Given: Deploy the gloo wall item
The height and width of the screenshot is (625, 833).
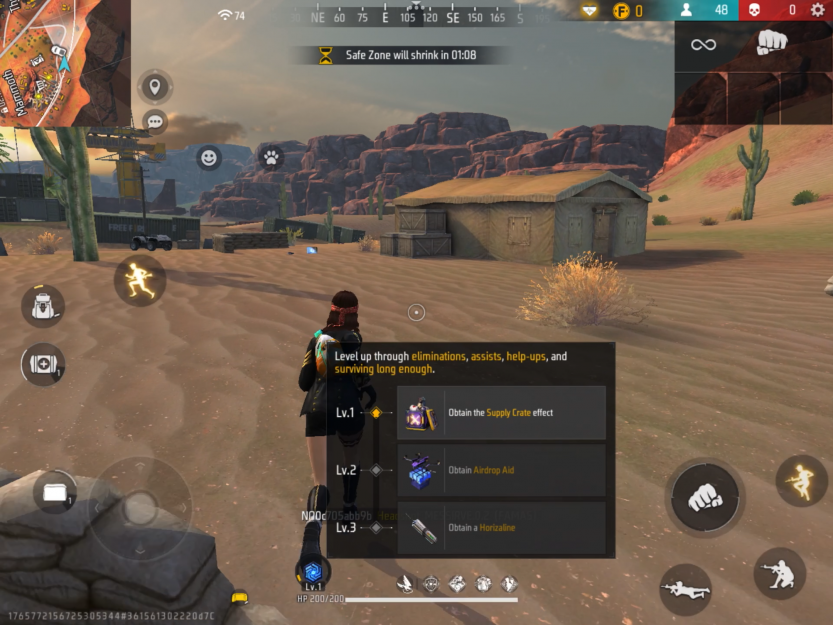Looking at the screenshot, I should (x=54, y=492).
